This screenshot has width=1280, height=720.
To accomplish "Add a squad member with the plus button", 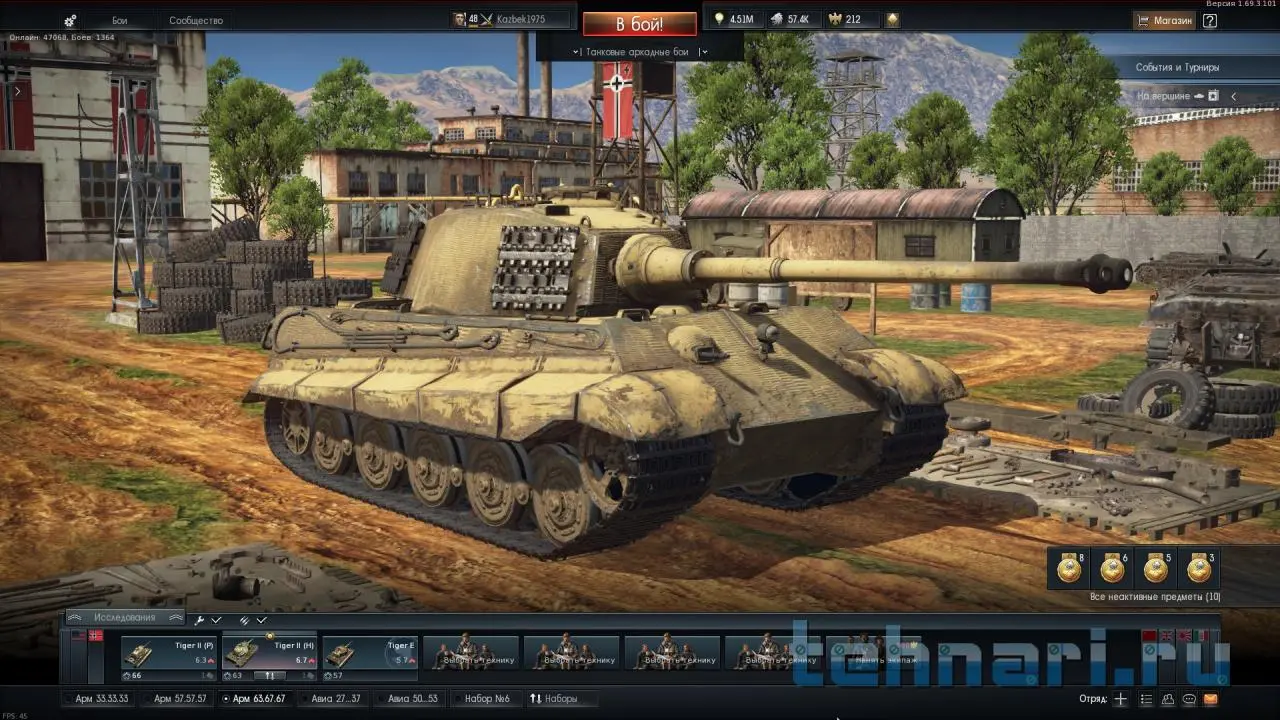I will coord(1121,698).
